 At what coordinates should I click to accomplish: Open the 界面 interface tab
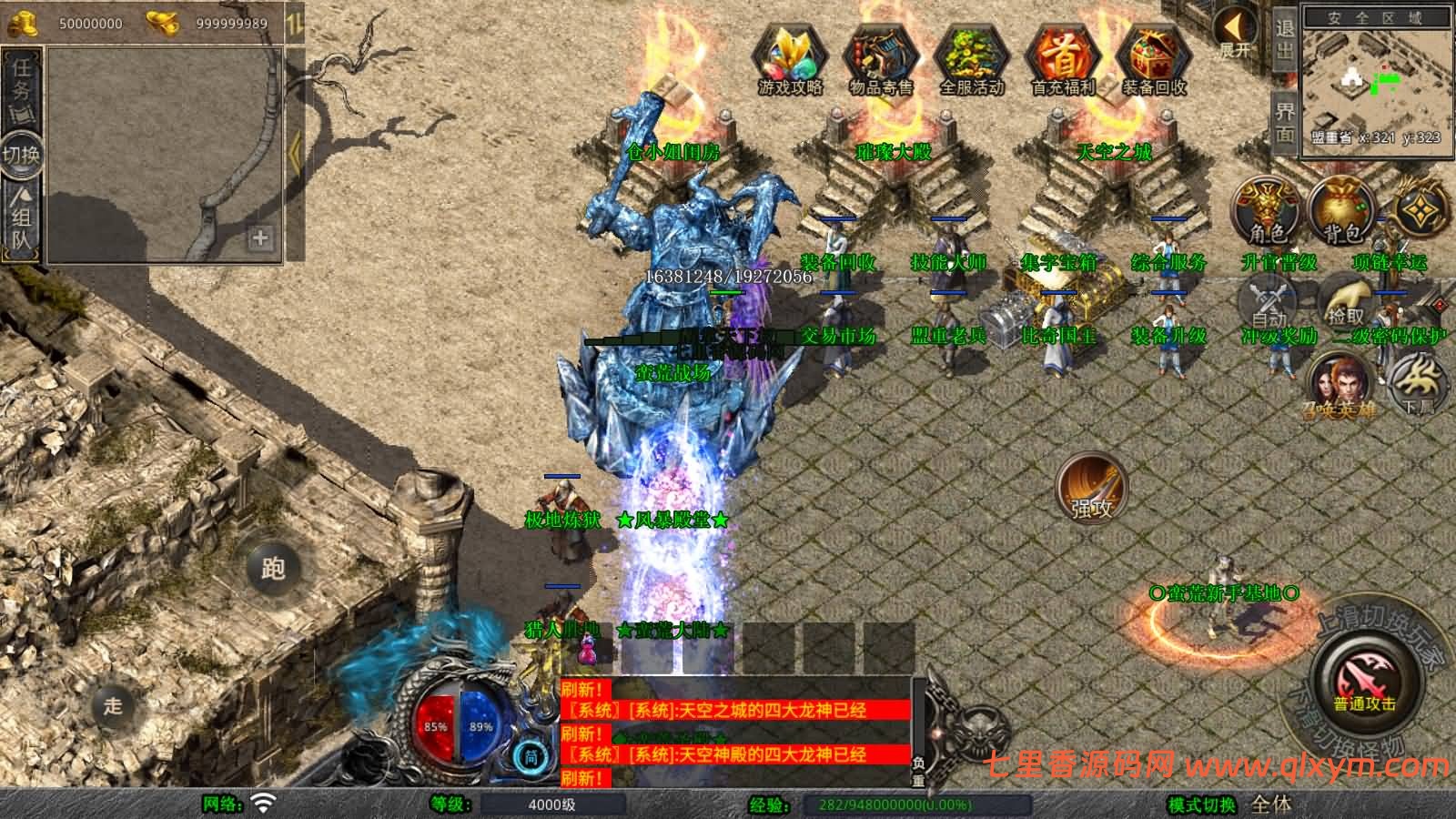pyautogui.click(x=1284, y=122)
